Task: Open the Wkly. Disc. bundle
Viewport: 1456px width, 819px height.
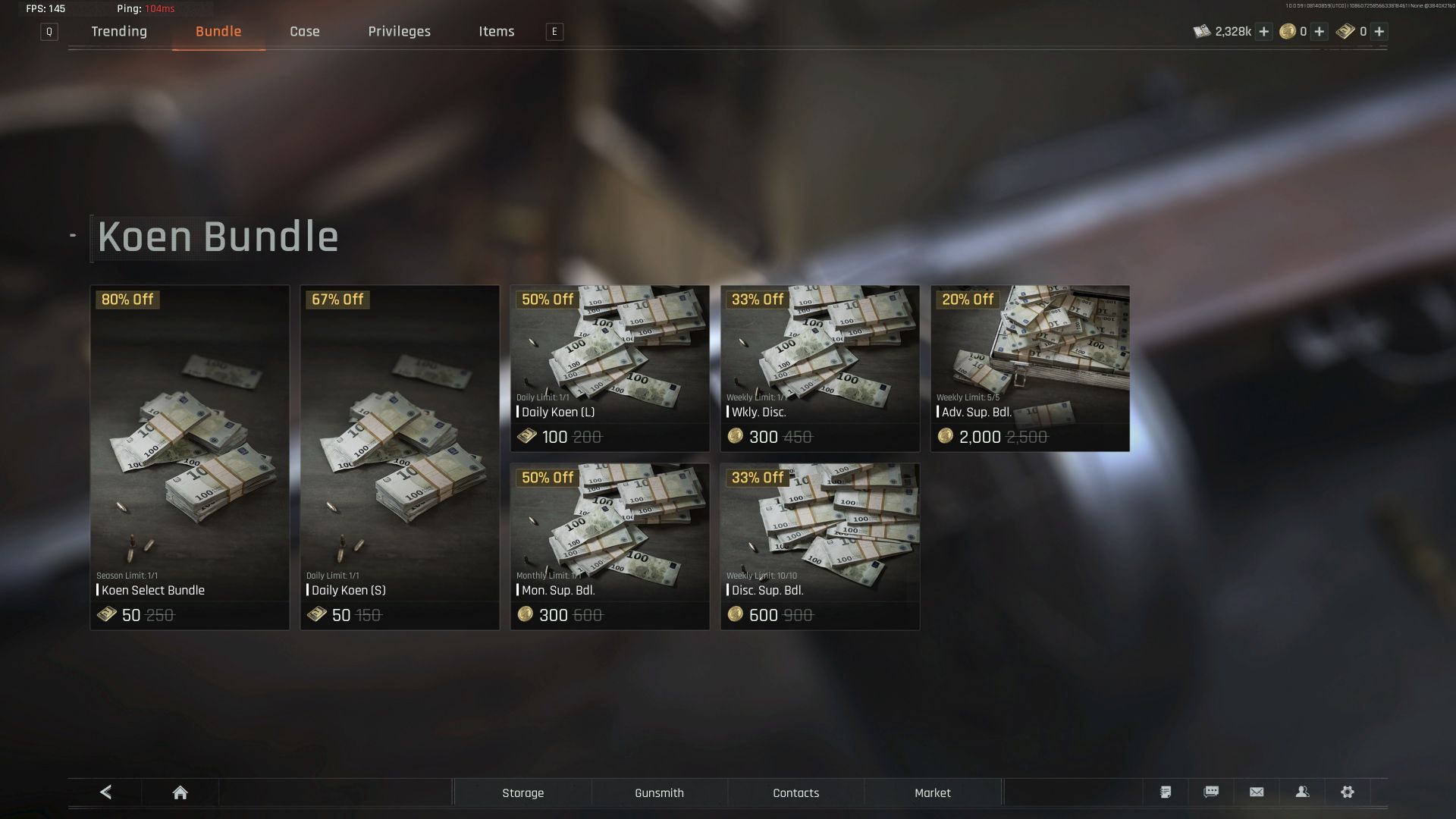Action: pyautogui.click(x=820, y=369)
